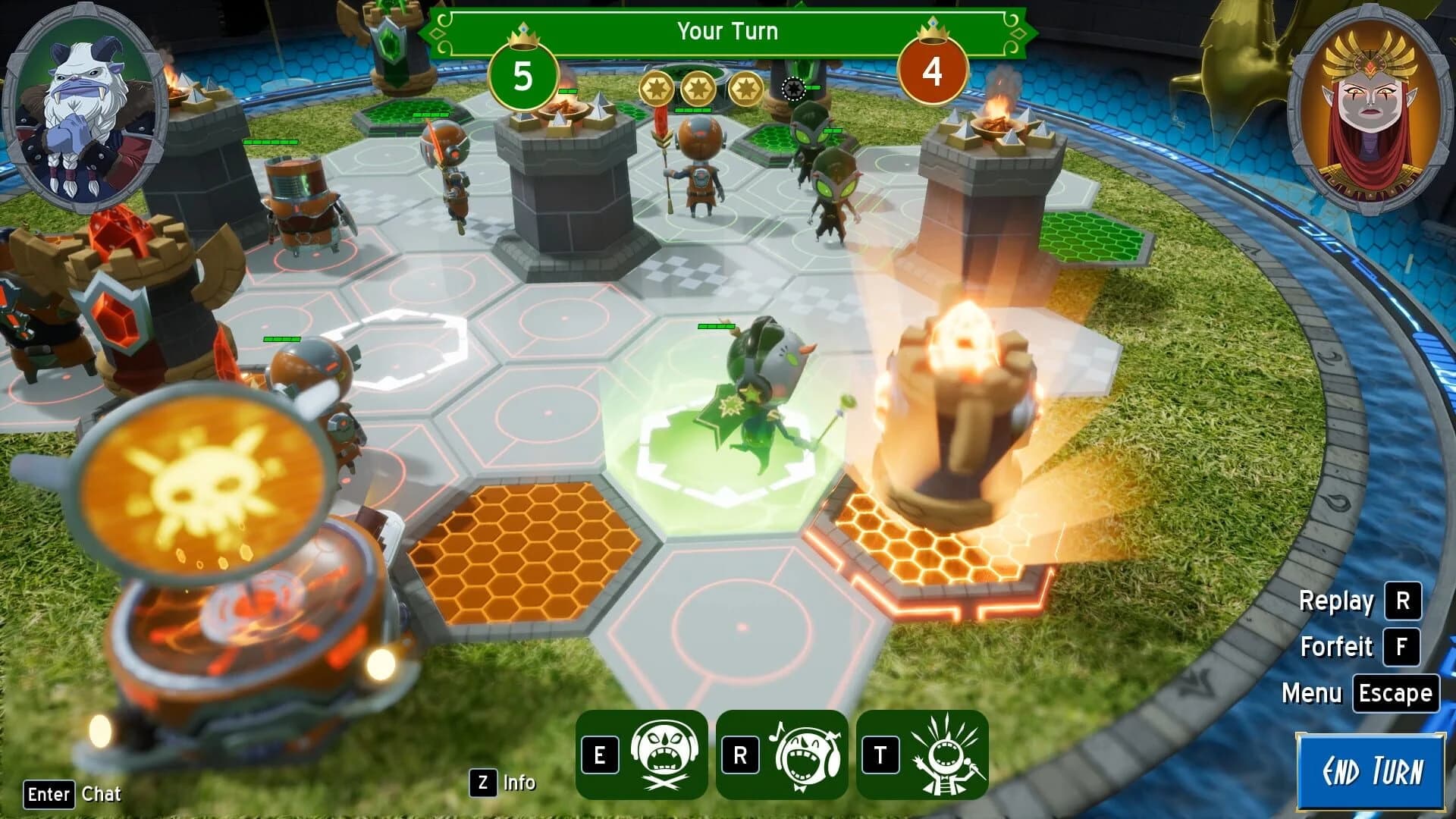The height and width of the screenshot is (819, 1456).
Task: Click the Replay option
Action: (1337, 602)
